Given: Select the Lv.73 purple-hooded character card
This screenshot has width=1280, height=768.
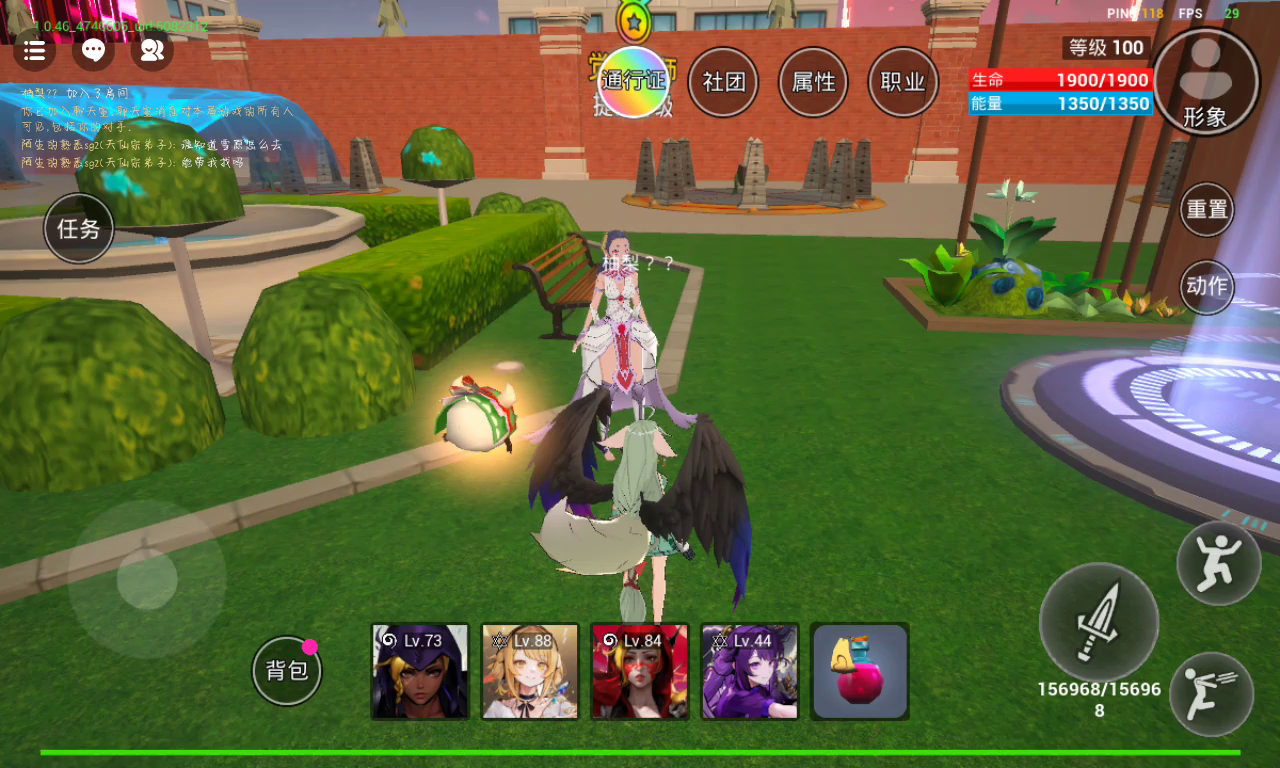Looking at the screenshot, I should tap(420, 672).
